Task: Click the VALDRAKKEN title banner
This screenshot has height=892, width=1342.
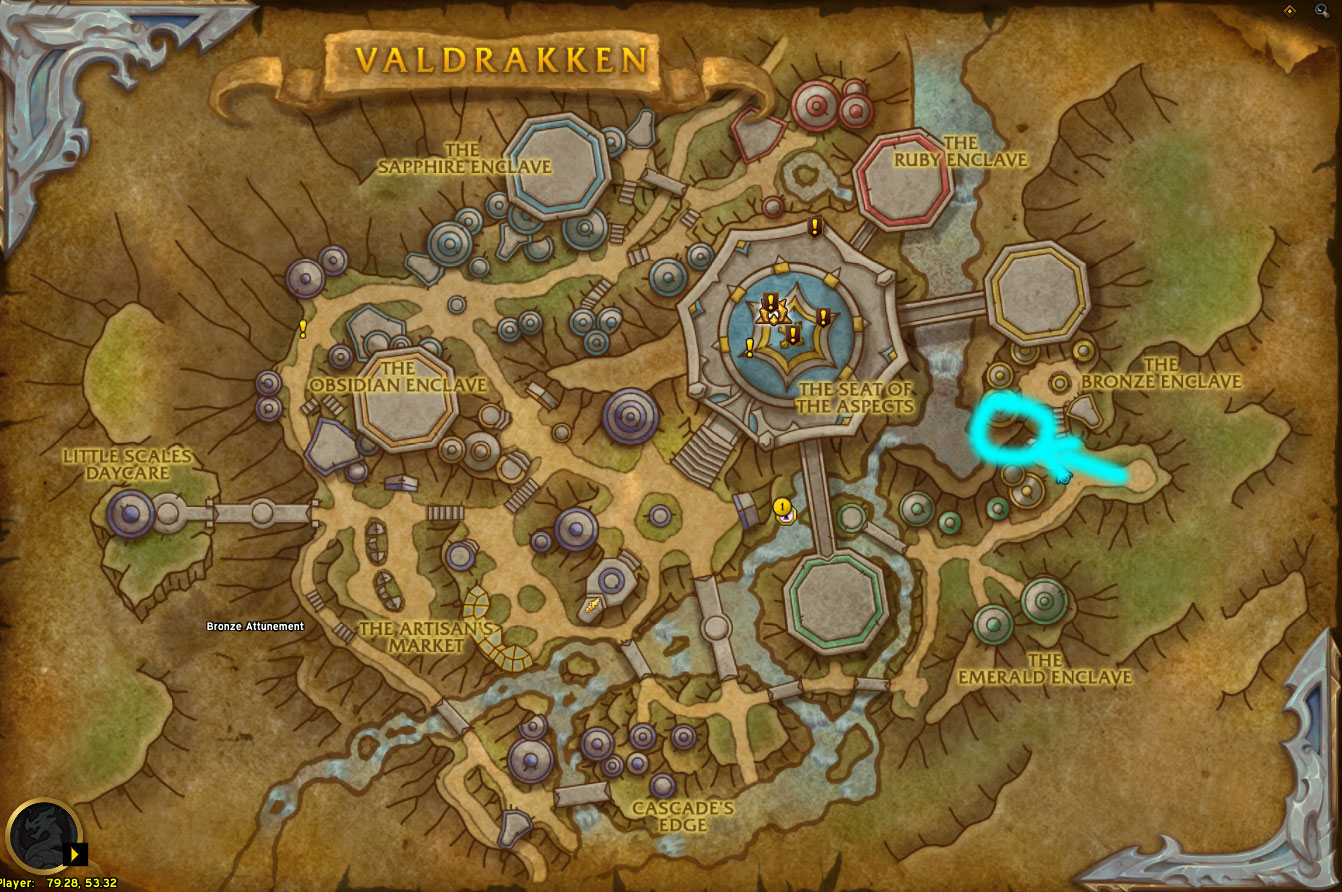Action: 502,59
